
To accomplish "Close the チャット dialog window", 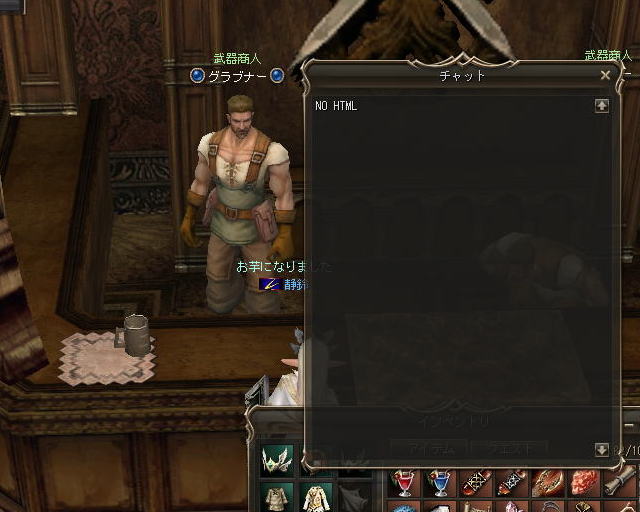I will tap(605, 75).
